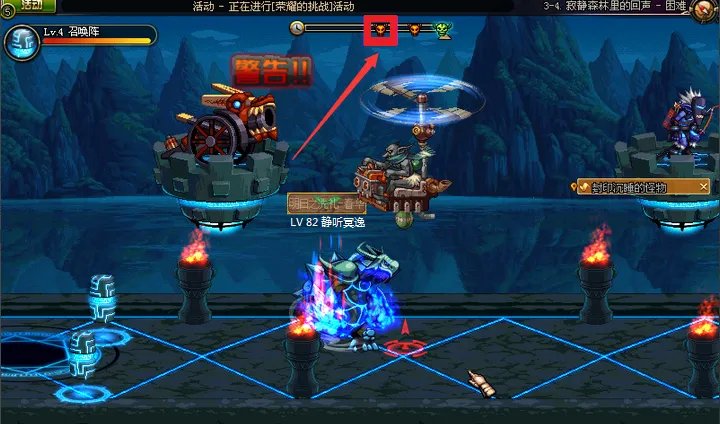This screenshot has height=424, width=720.
Task: Open the 活动 events button
Action: 31,6
